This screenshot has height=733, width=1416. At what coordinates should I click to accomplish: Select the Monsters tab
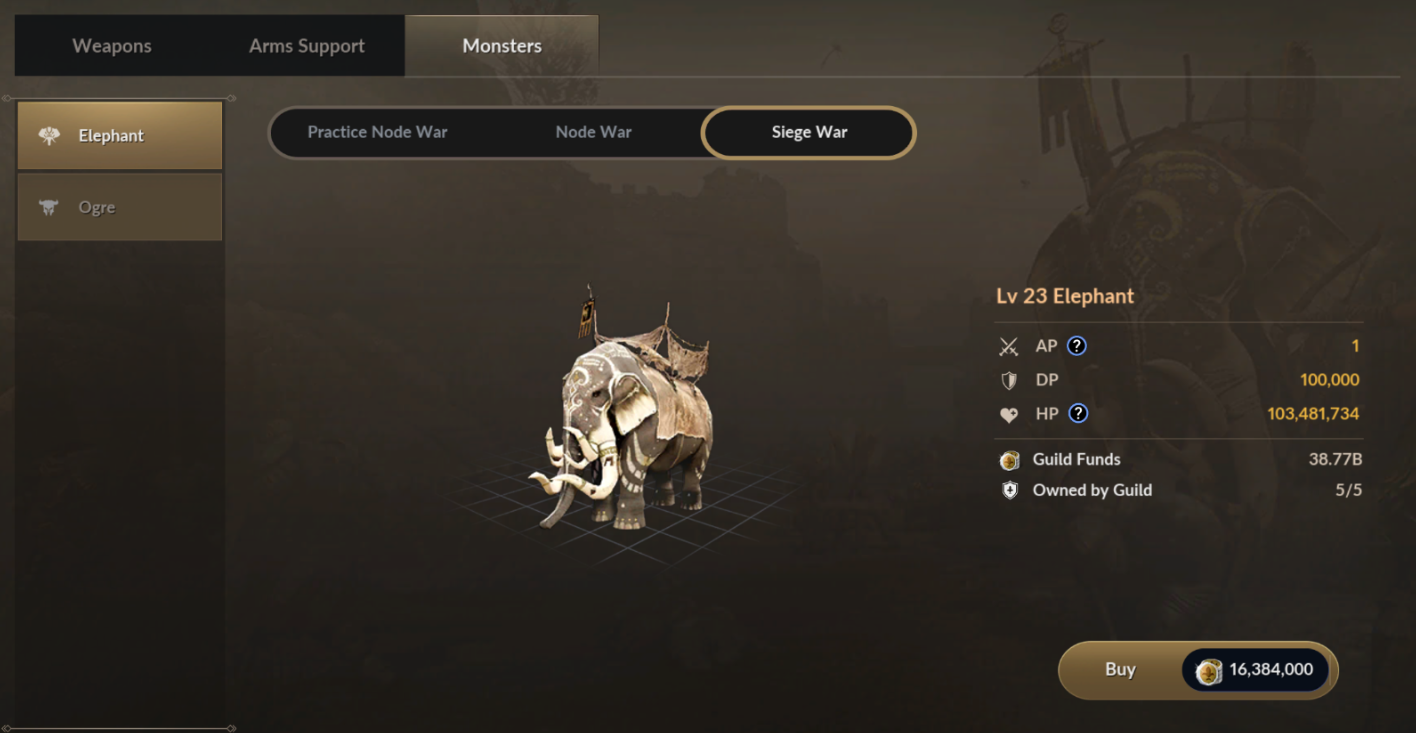[x=502, y=46]
